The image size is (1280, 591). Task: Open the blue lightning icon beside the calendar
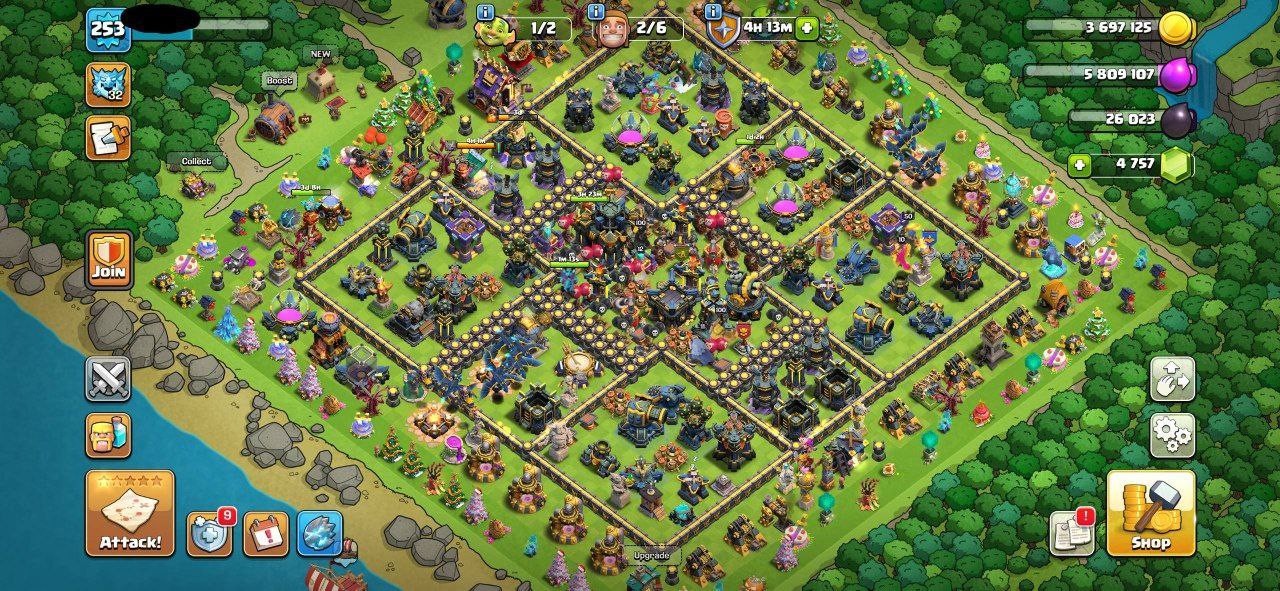[x=320, y=534]
